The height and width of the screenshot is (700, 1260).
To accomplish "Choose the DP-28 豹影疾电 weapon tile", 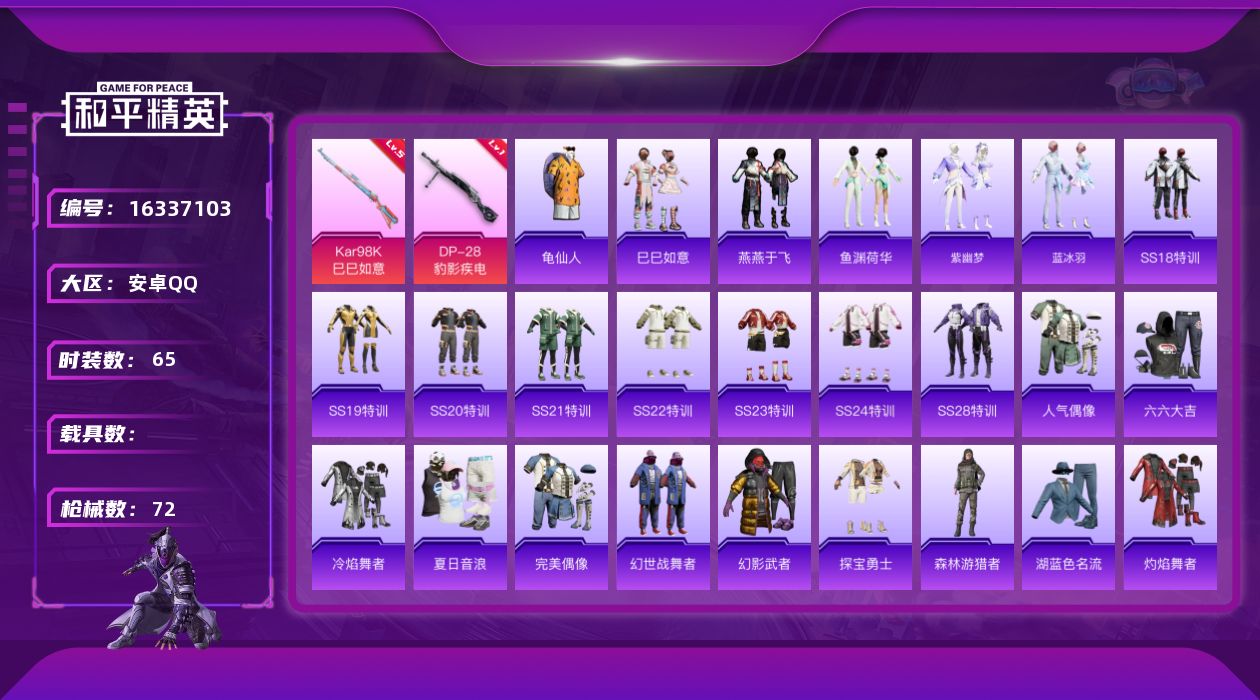I will pos(460,211).
